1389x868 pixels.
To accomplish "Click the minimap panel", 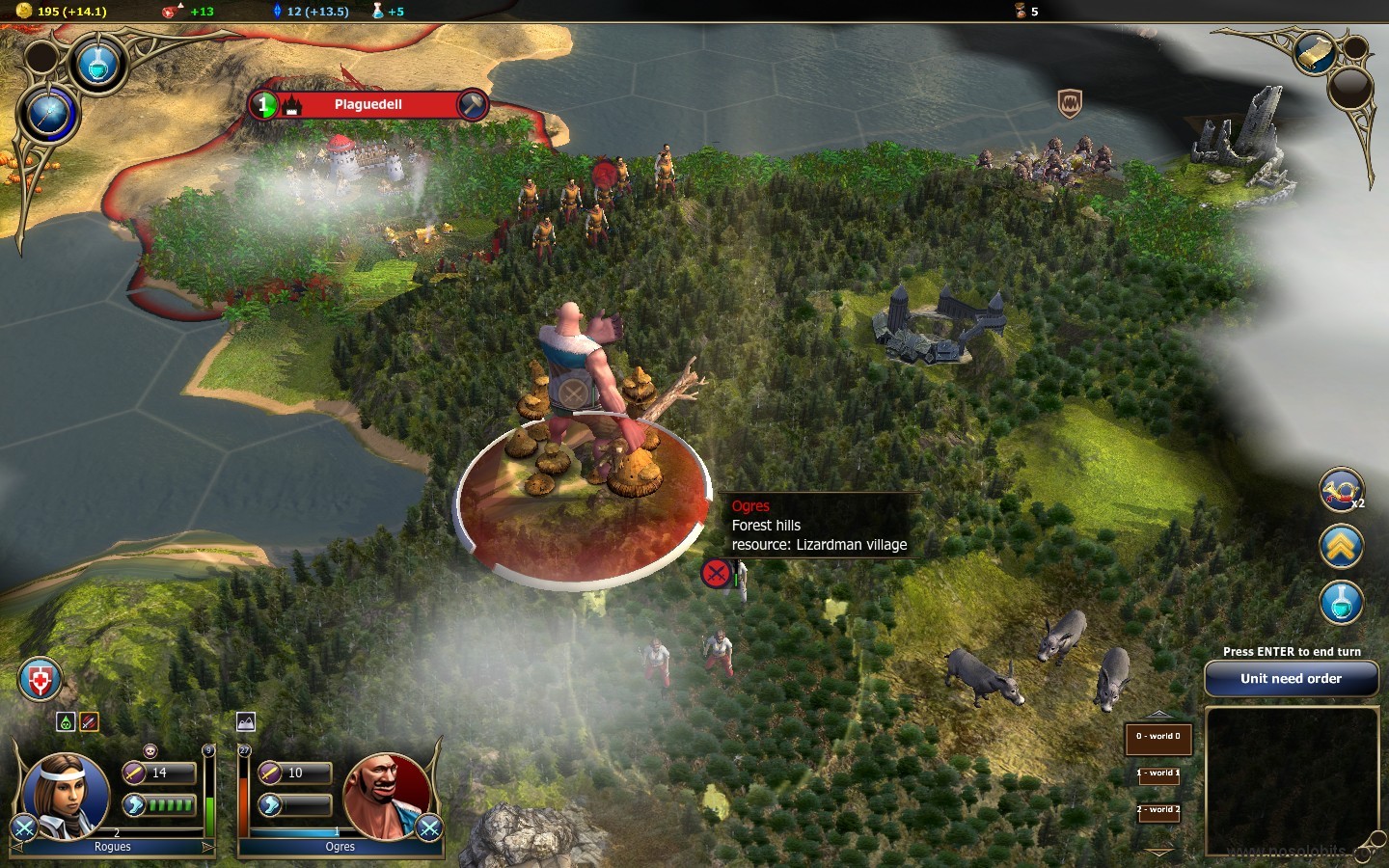I will click(1291, 781).
